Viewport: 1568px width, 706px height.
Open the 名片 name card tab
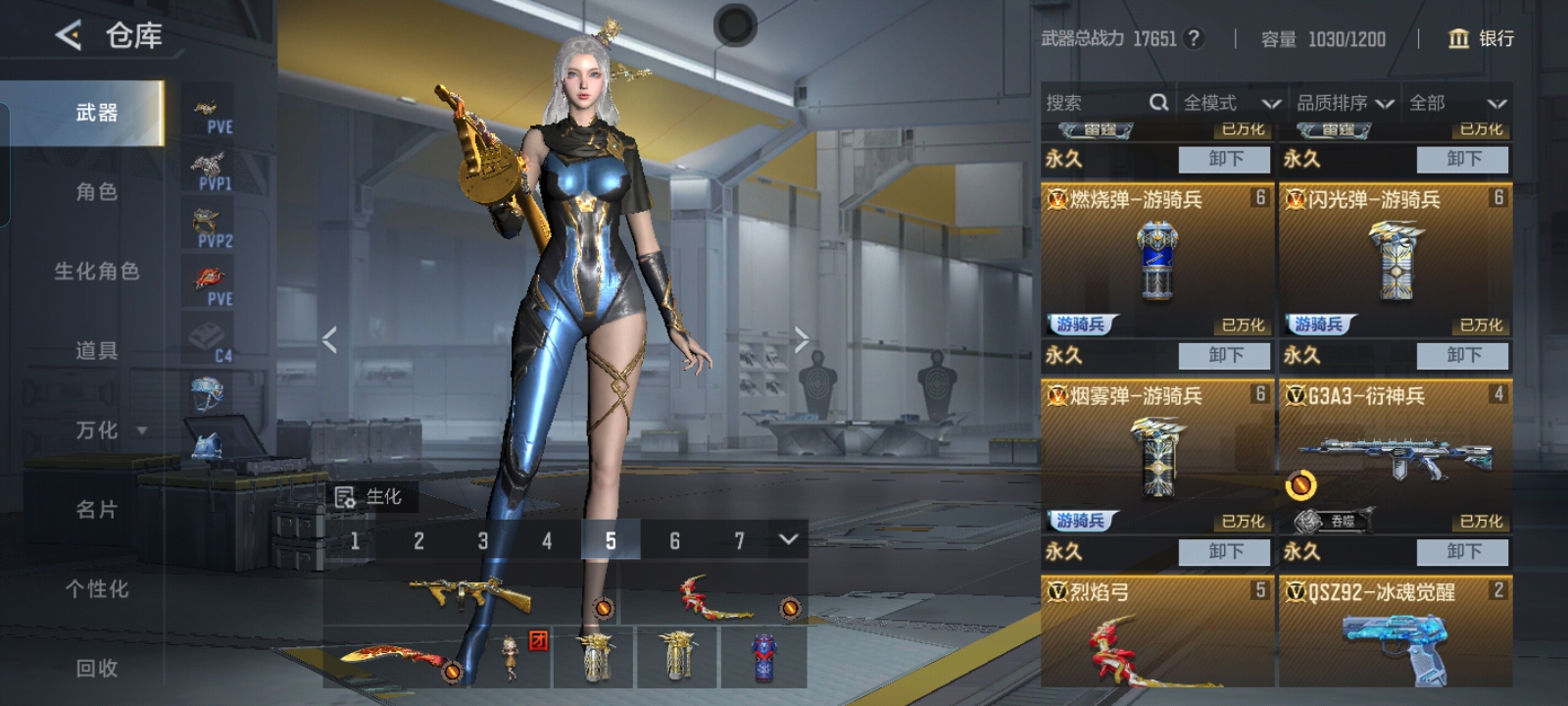coord(96,510)
